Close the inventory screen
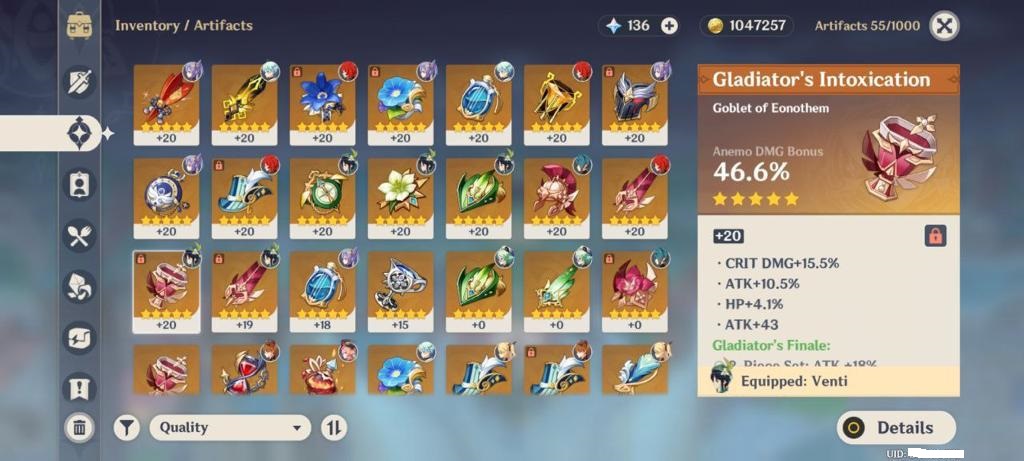 tap(944, 26)
